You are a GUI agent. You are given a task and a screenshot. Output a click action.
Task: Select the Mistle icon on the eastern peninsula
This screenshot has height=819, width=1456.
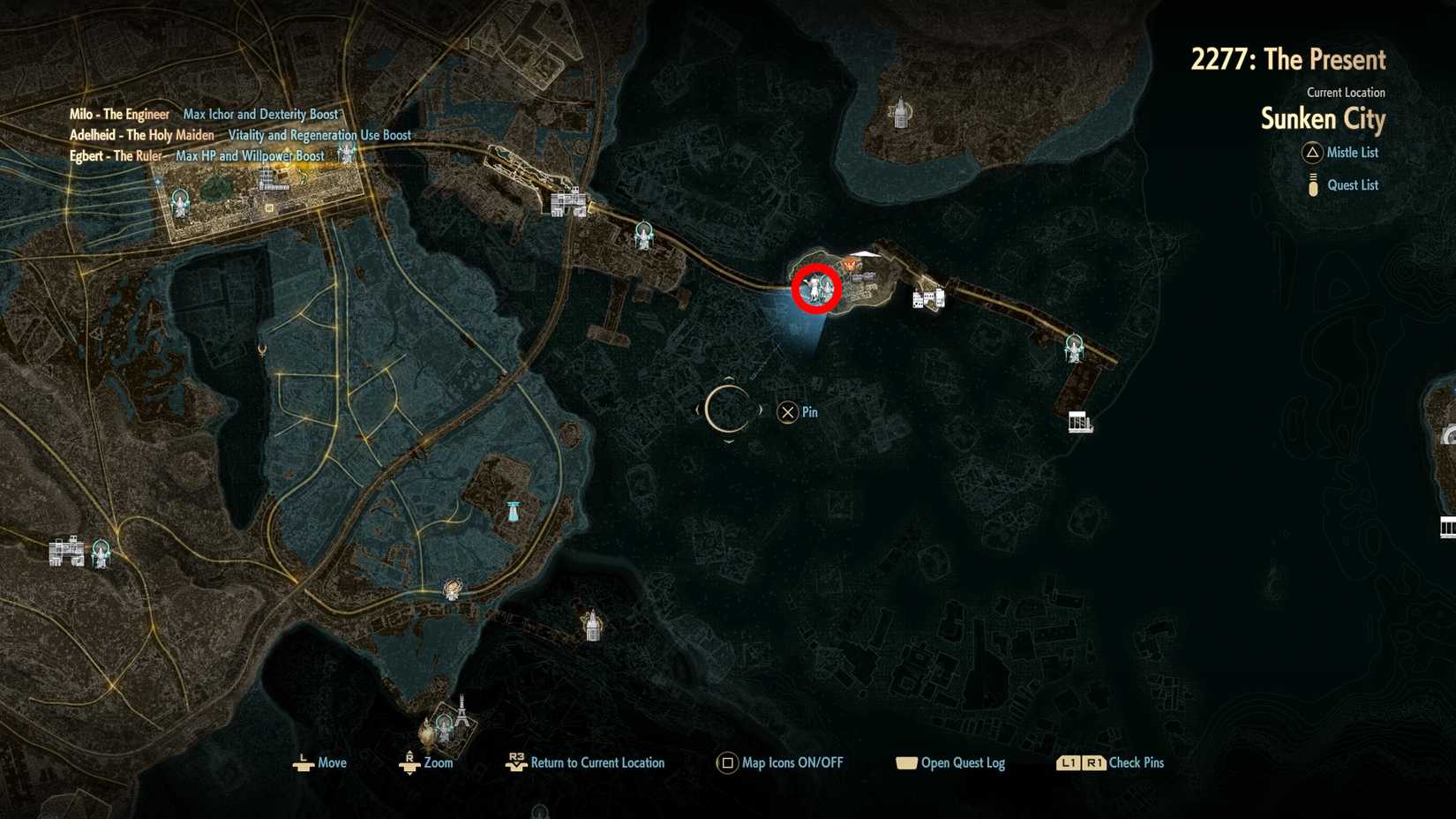pyautogui.click(x=1073, y=349)
